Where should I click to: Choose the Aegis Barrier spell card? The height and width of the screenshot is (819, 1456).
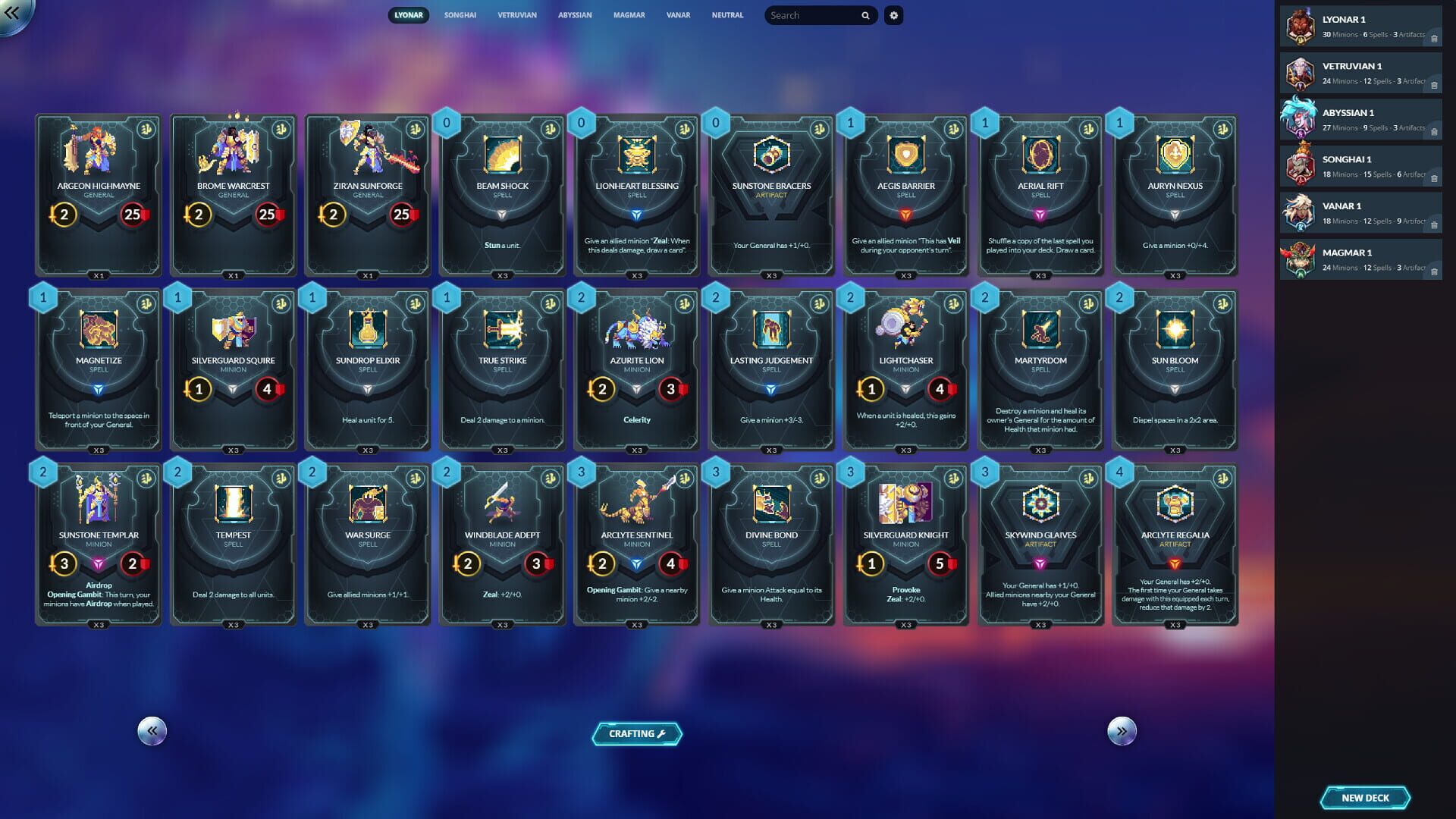pyautogui.click(x=905, y=196)
